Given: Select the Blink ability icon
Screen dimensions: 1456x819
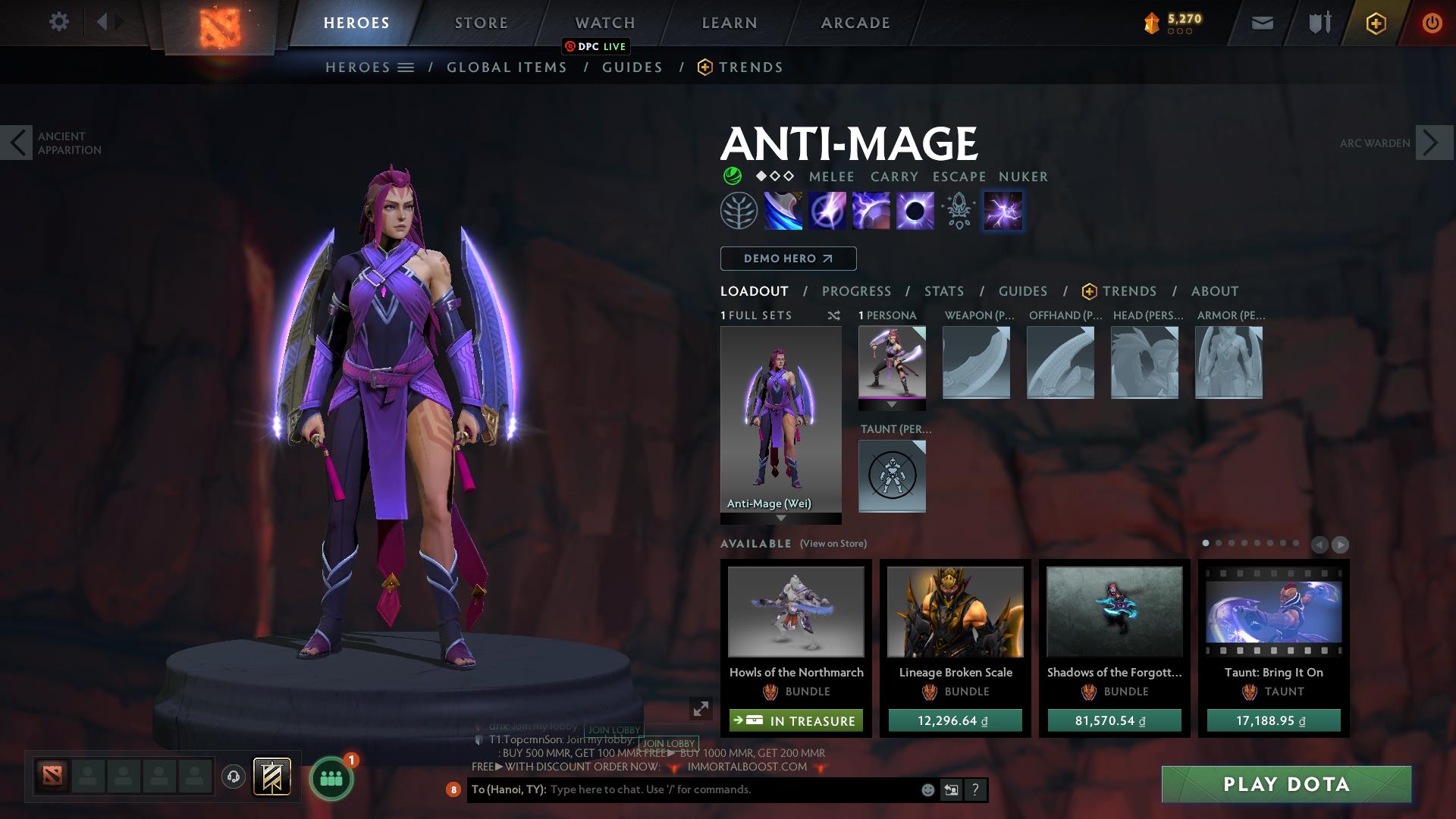Looking at the screenshot, I should click(828, 211).
